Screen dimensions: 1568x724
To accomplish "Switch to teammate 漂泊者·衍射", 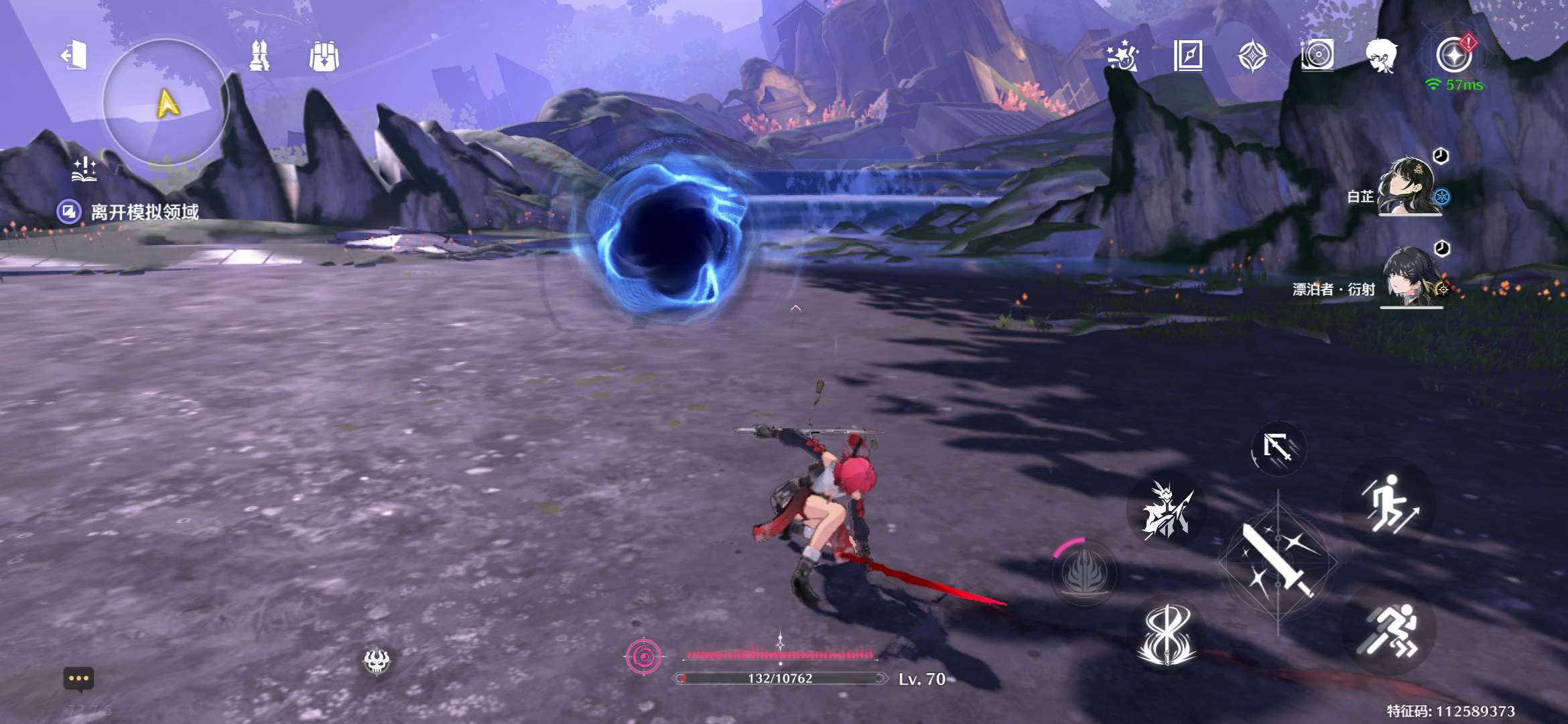I will [1411, 279].
